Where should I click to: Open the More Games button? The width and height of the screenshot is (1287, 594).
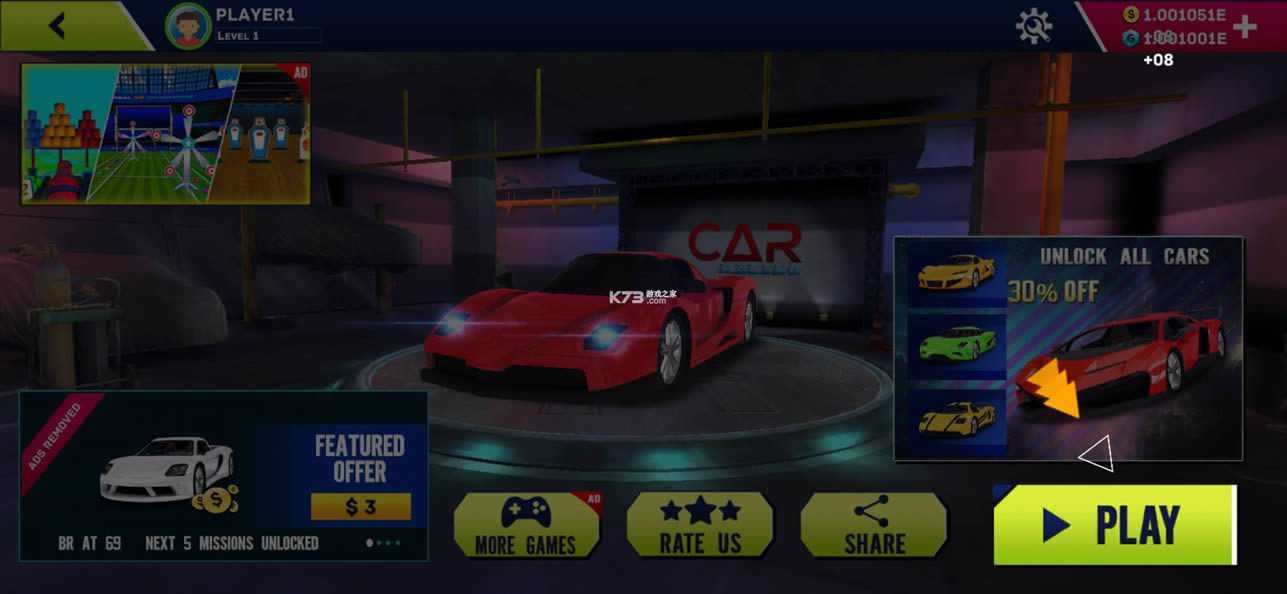[x=526, y=525]
